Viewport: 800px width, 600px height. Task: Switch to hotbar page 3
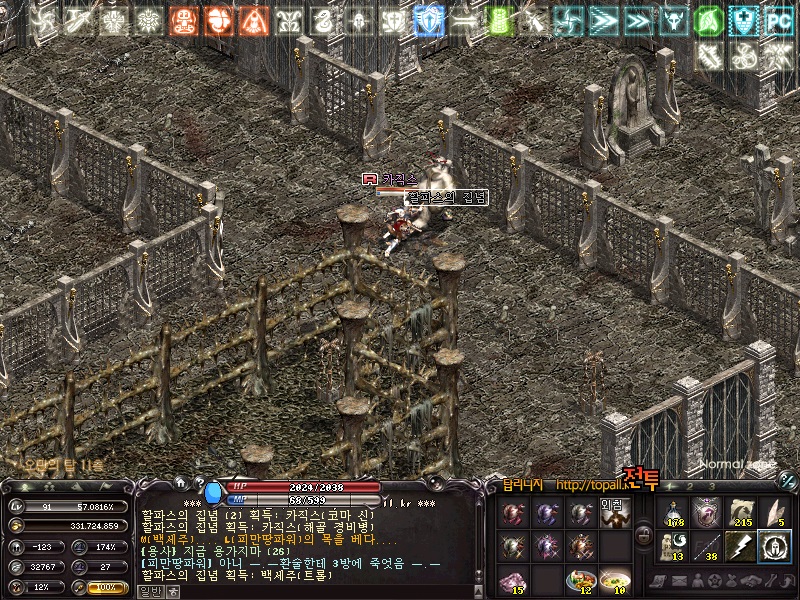point(711,487)
